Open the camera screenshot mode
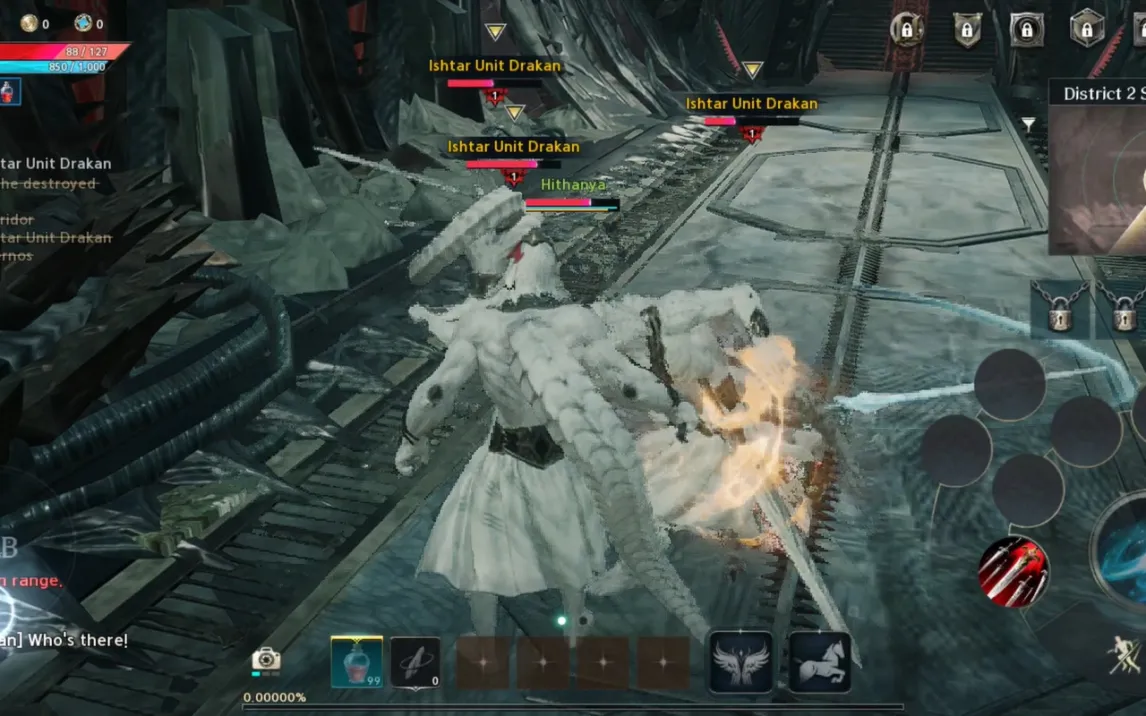This screenshot has width=1146, height=716. tap(265, 659)
